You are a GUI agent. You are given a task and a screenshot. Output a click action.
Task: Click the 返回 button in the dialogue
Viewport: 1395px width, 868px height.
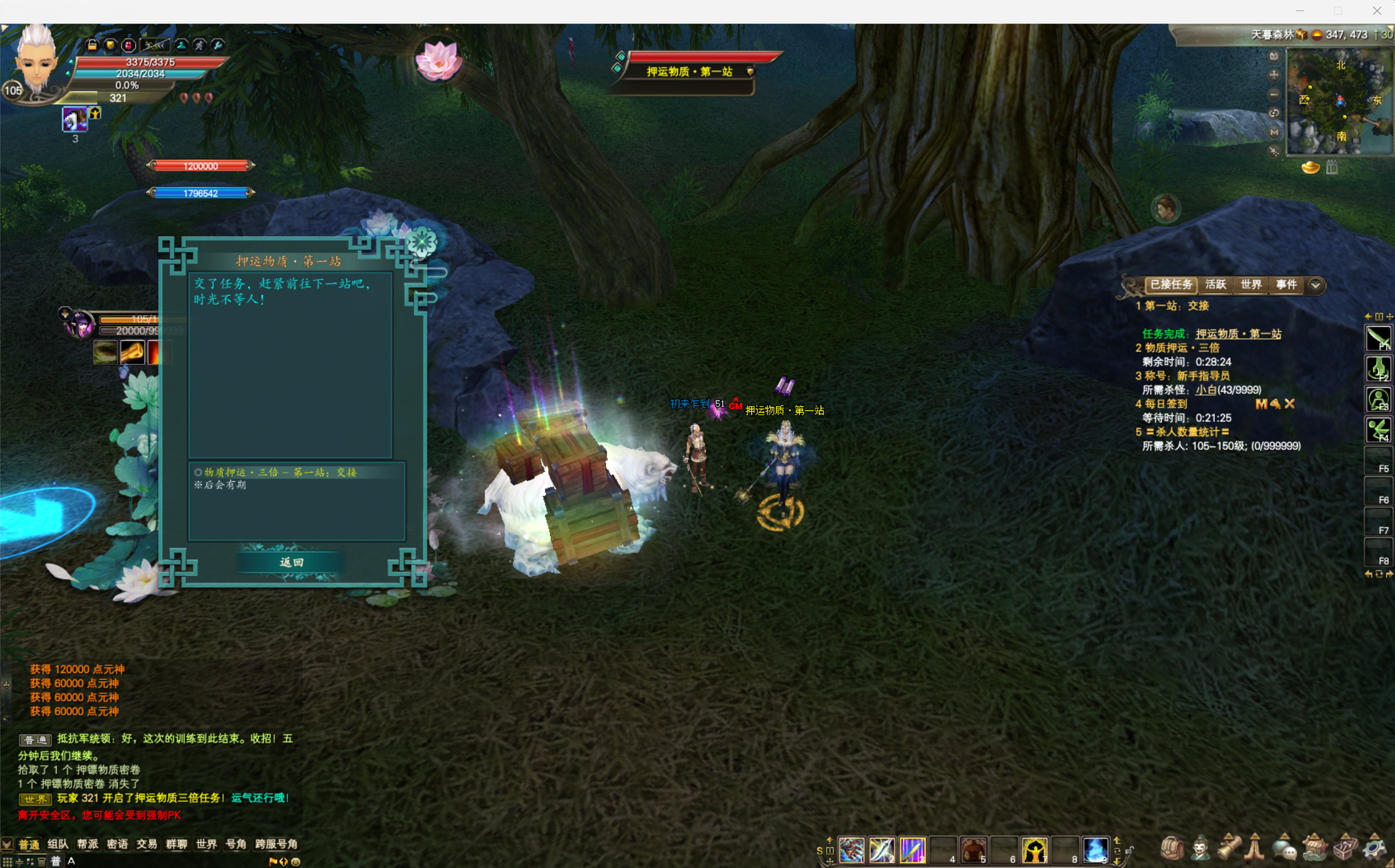(291, 562)
